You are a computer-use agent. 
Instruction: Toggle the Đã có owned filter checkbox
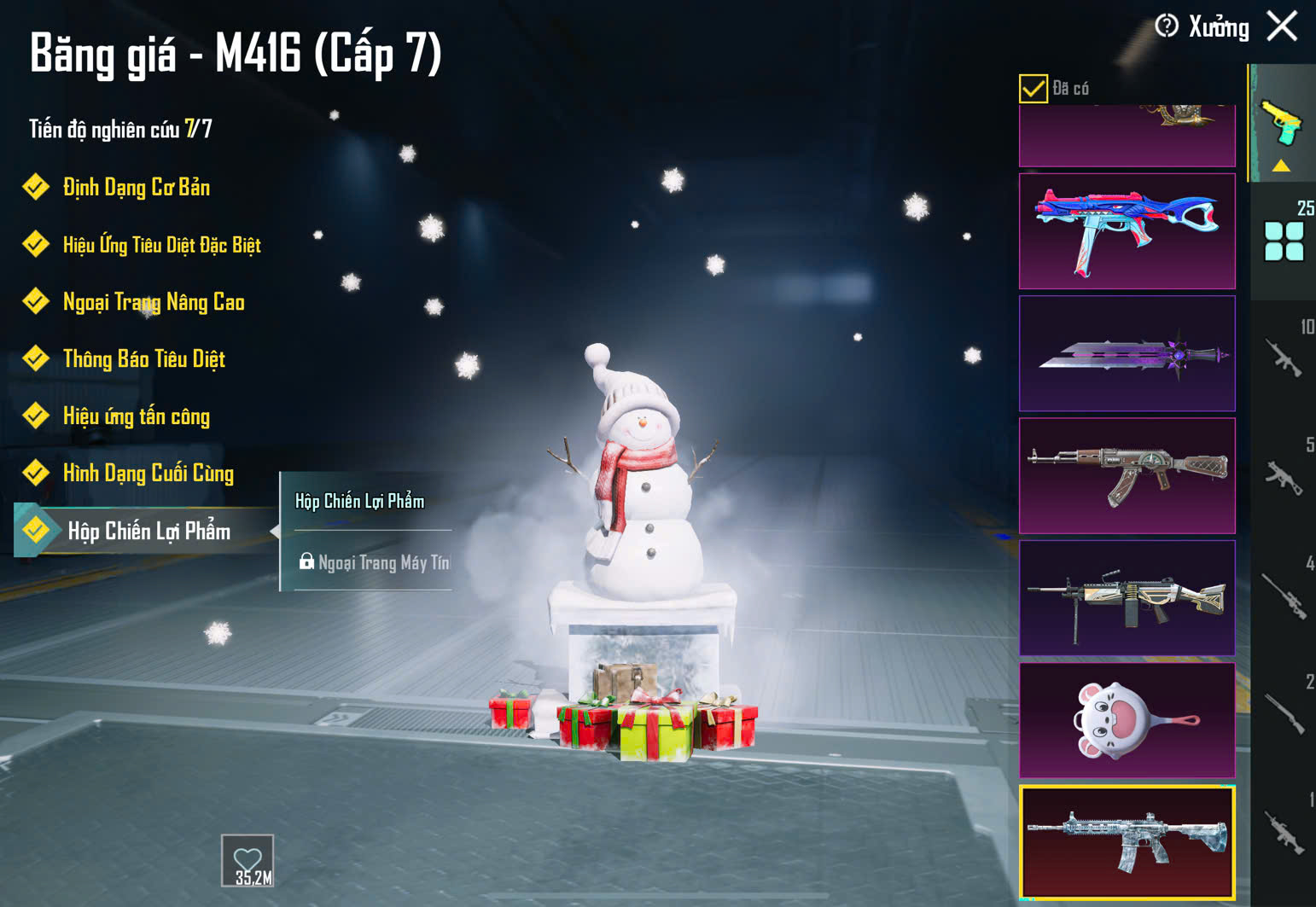[1033, 88]
